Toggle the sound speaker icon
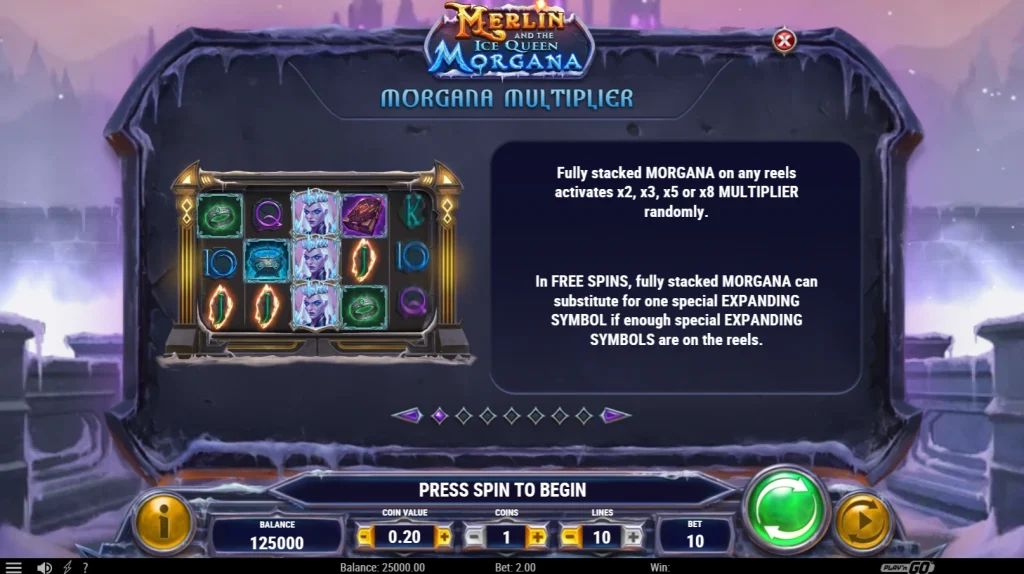This screenshot has height=574, width=1024. (x=44, y=567)
